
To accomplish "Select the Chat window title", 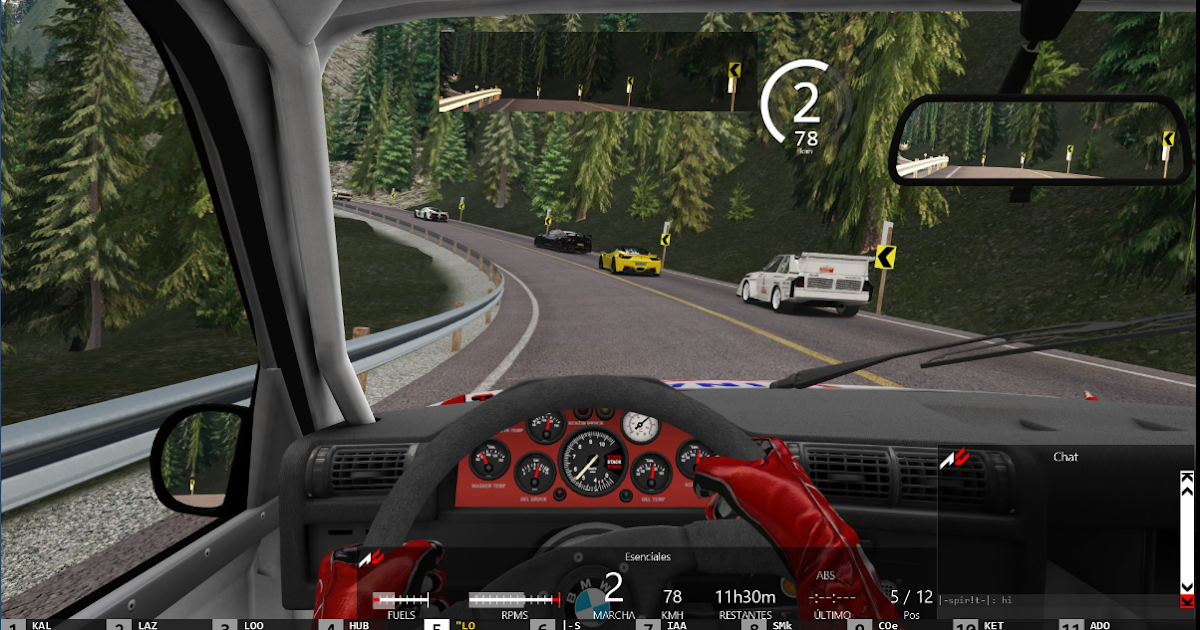I will (x=1065, y=457).
